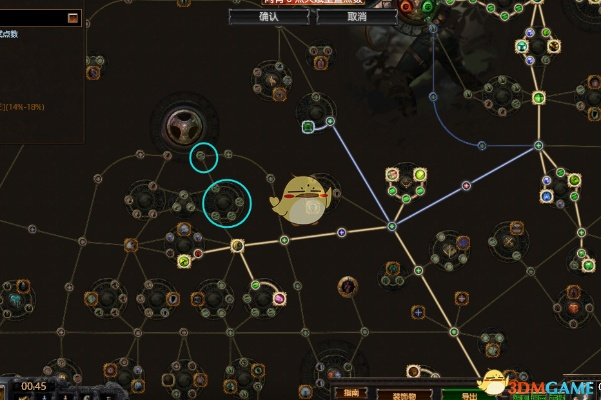Click the 确认 confirm button
The height and width of the screenshot is (400, 601).
pyautogui.click(x=269, y=17)
